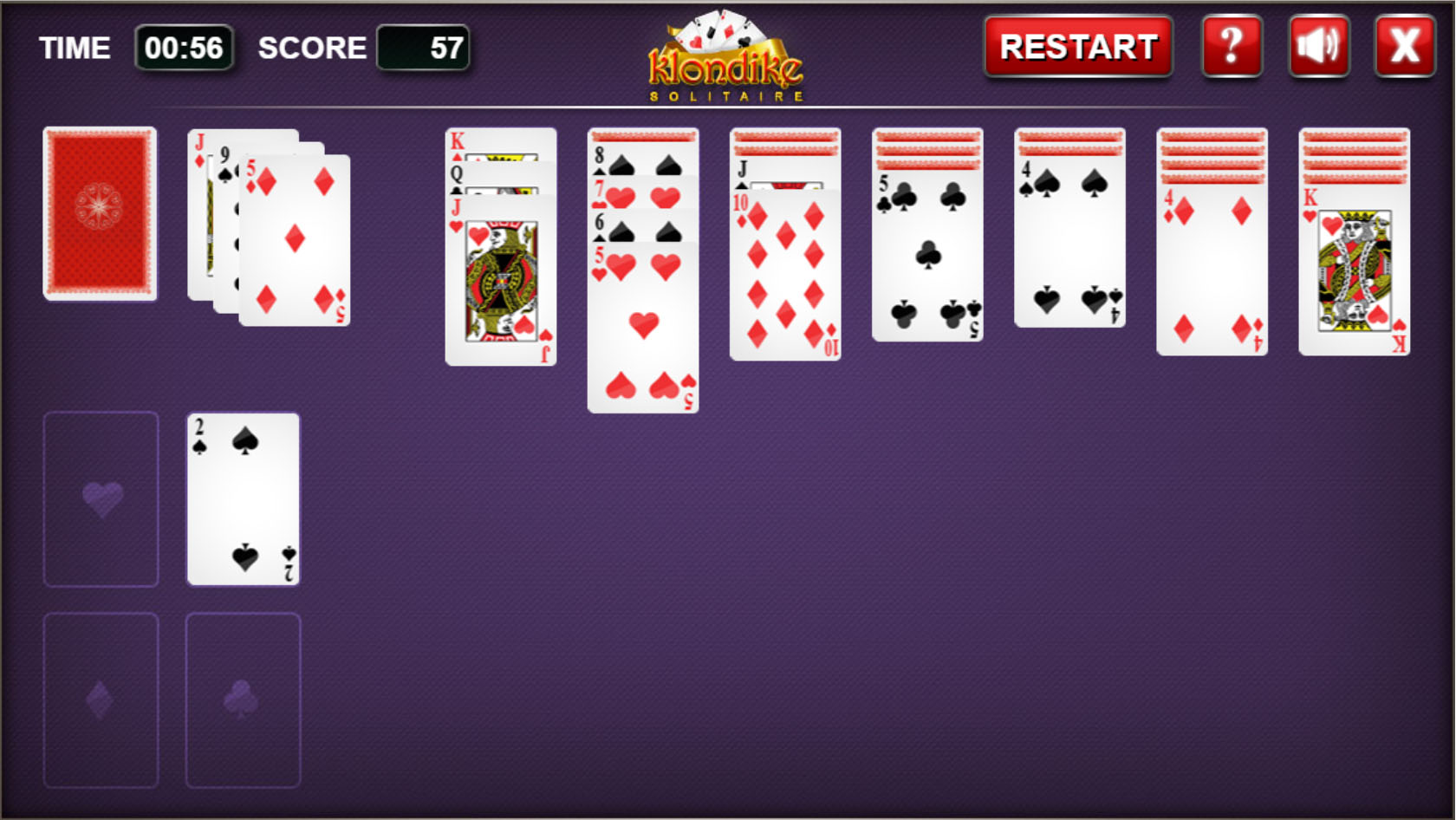
Task: Click the 2 of spades on the foundation
Action: tap(243, 499)
